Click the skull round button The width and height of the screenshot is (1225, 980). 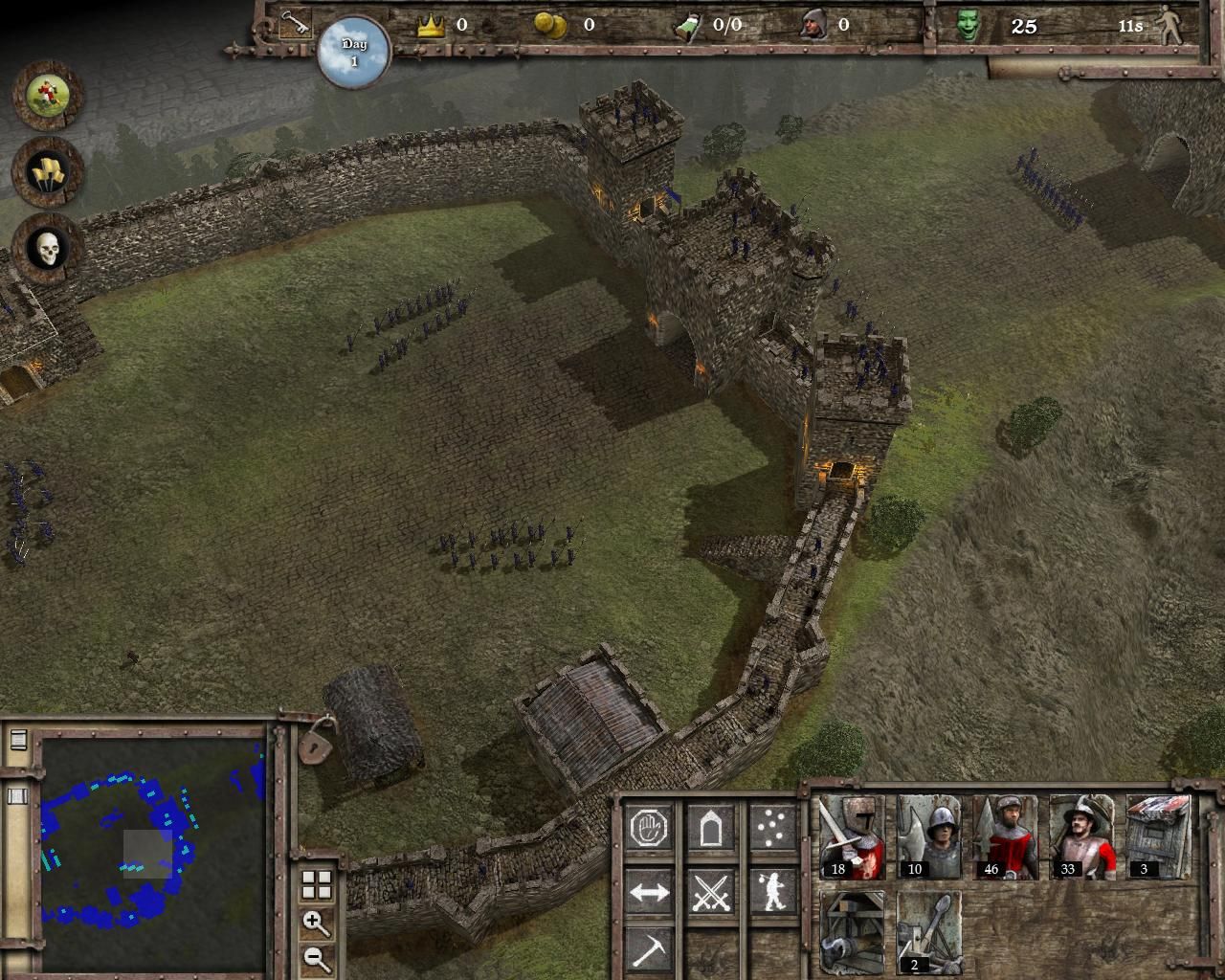coord(47,249)
